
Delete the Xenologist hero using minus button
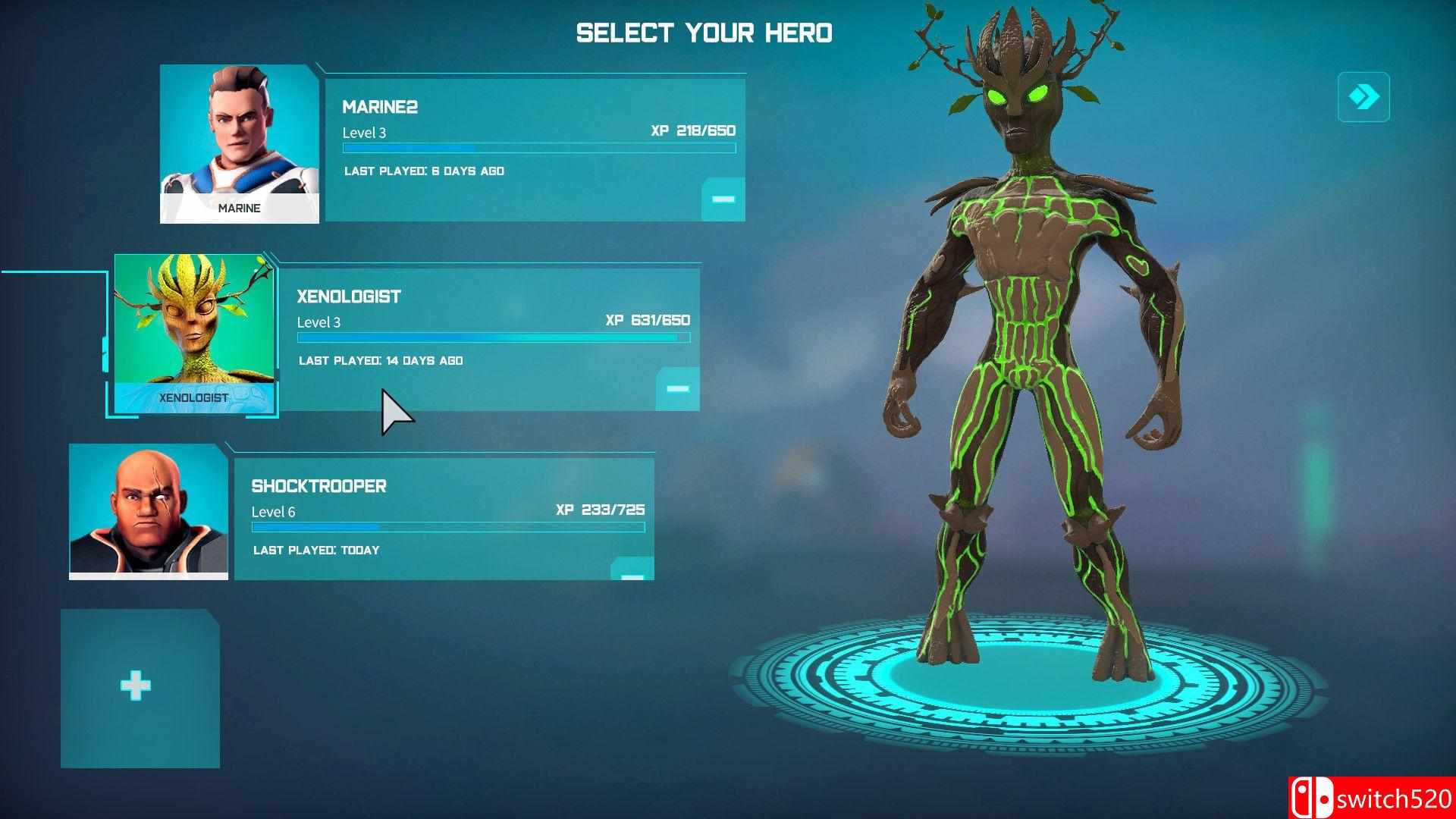tap(678, 389)
